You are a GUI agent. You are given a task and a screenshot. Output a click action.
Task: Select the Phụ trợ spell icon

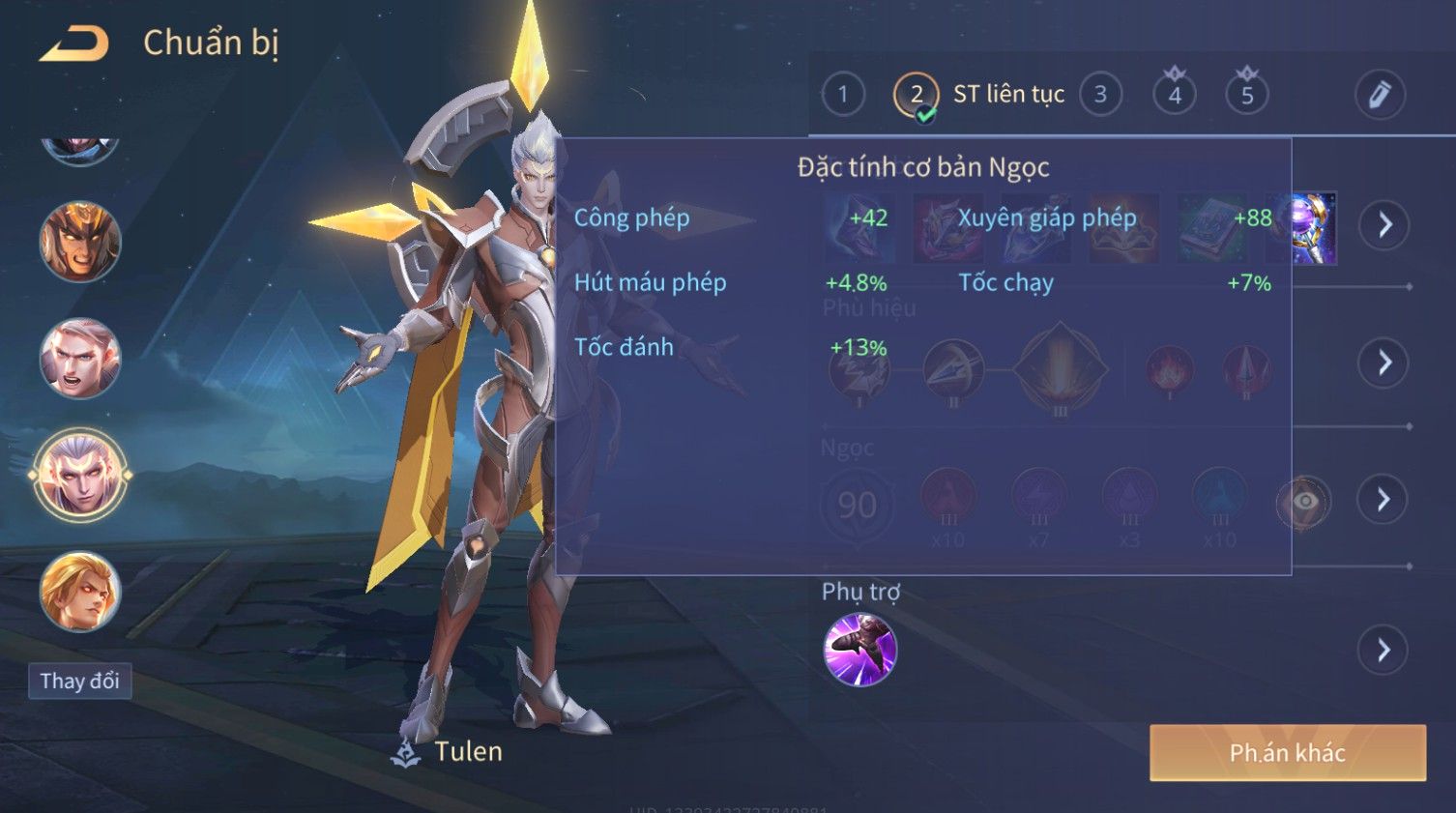click(x=859, y=650)
